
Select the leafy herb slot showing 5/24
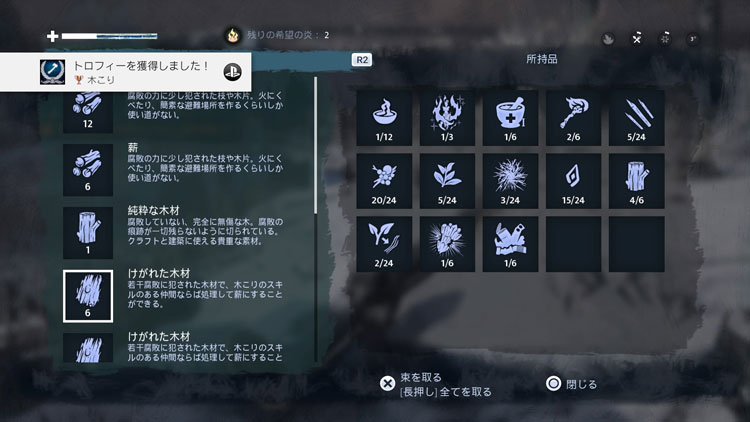coord(447,180)
